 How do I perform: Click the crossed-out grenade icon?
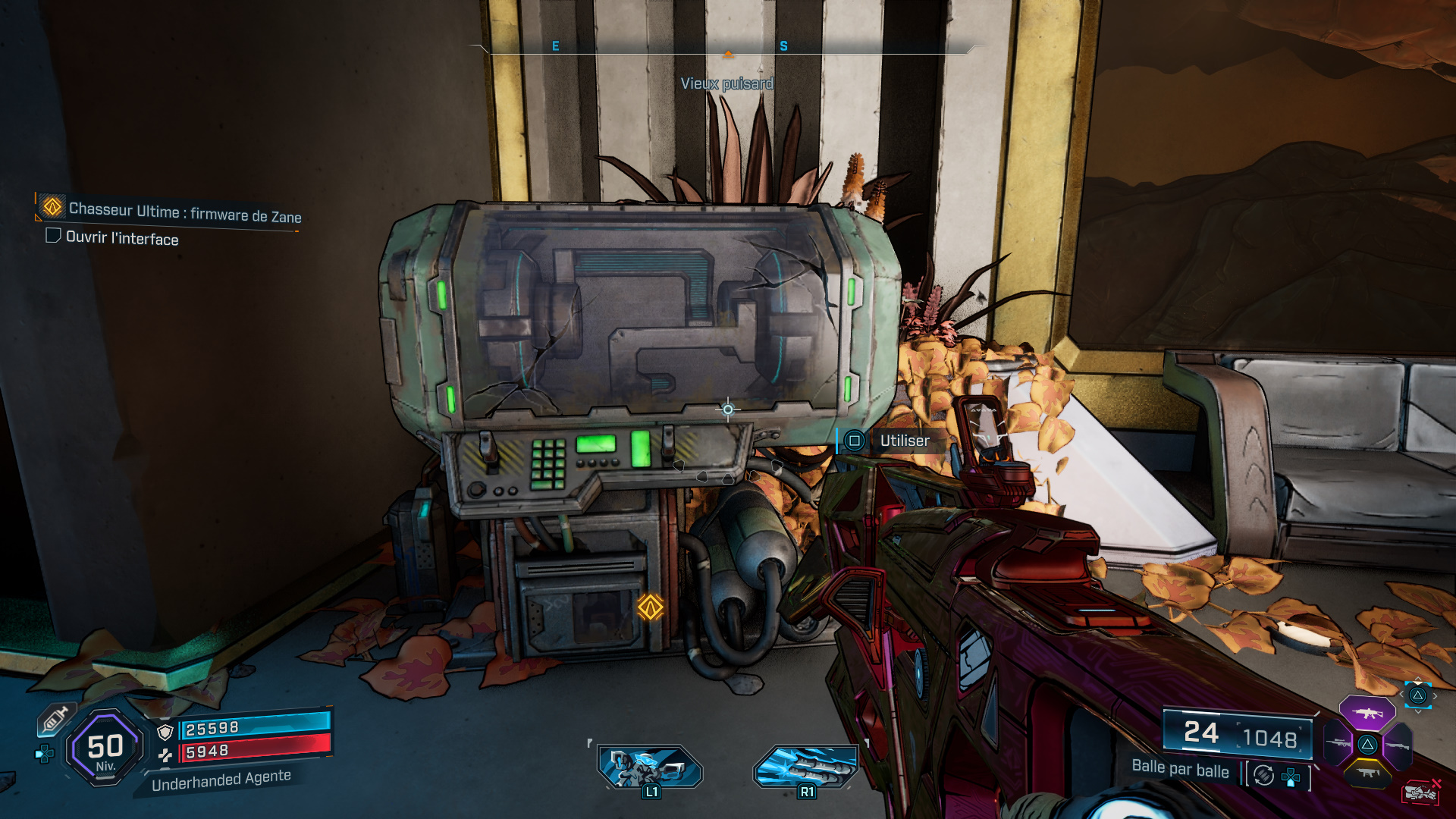click(x=1420, y=793)
